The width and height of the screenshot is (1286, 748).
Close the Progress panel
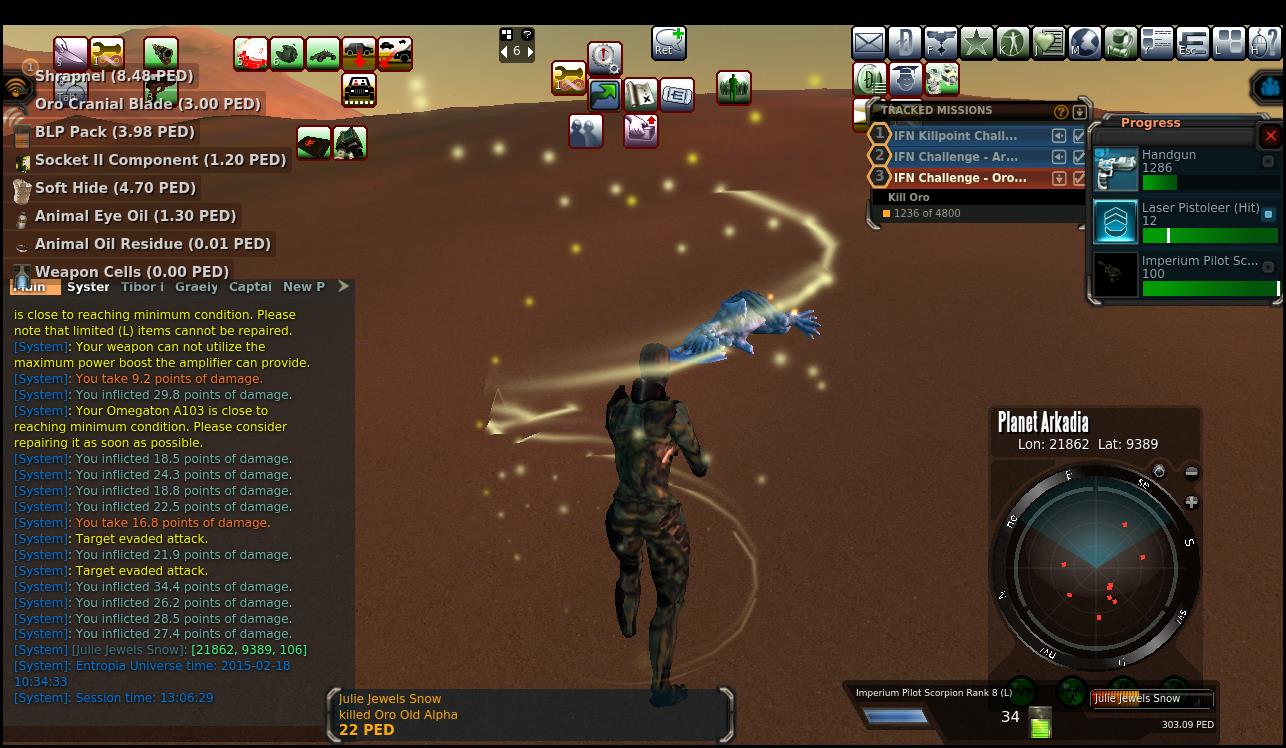[1270, 136]
